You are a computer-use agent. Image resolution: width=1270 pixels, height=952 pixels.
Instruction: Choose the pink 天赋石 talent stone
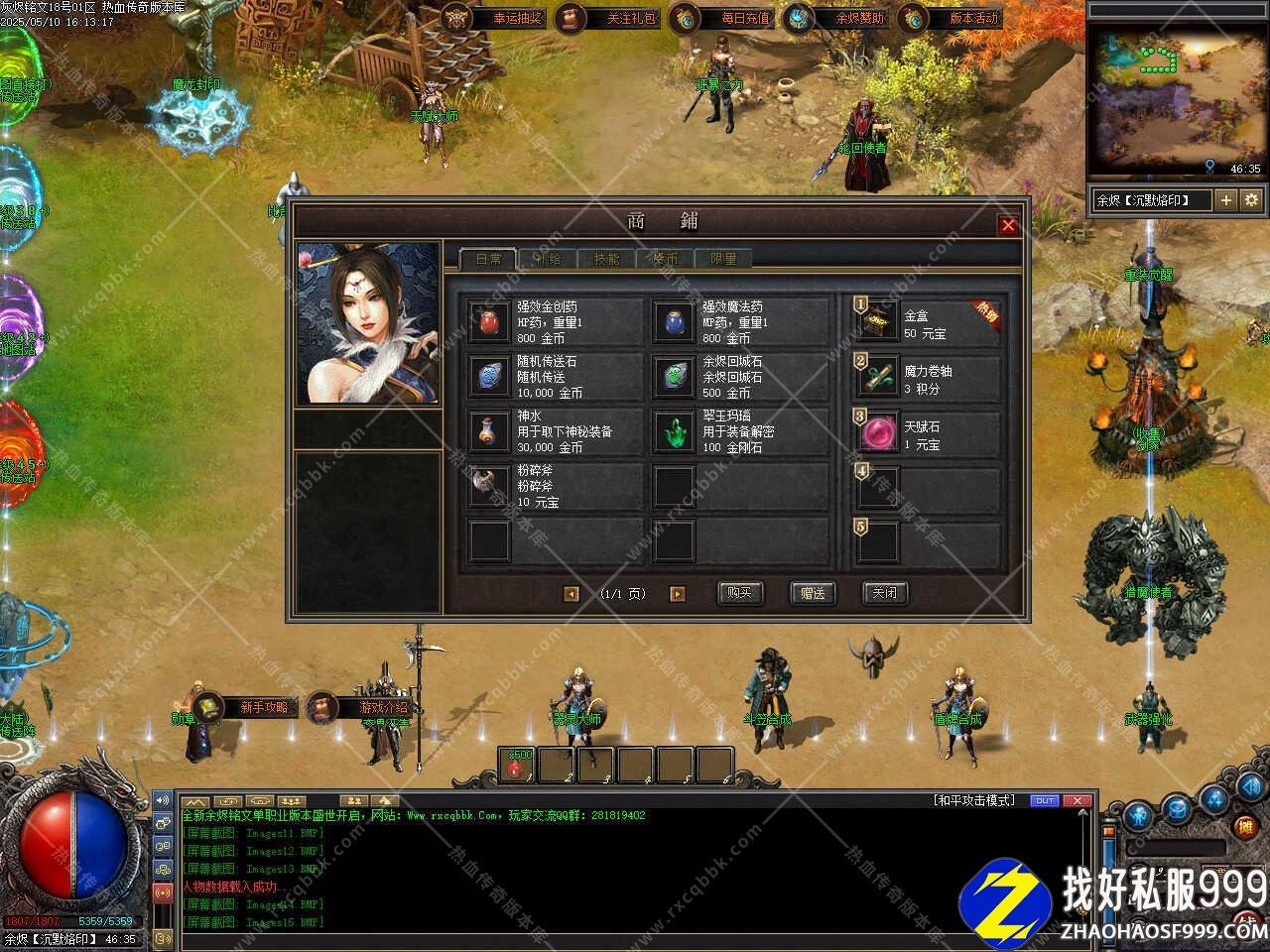tap(879, 433)
